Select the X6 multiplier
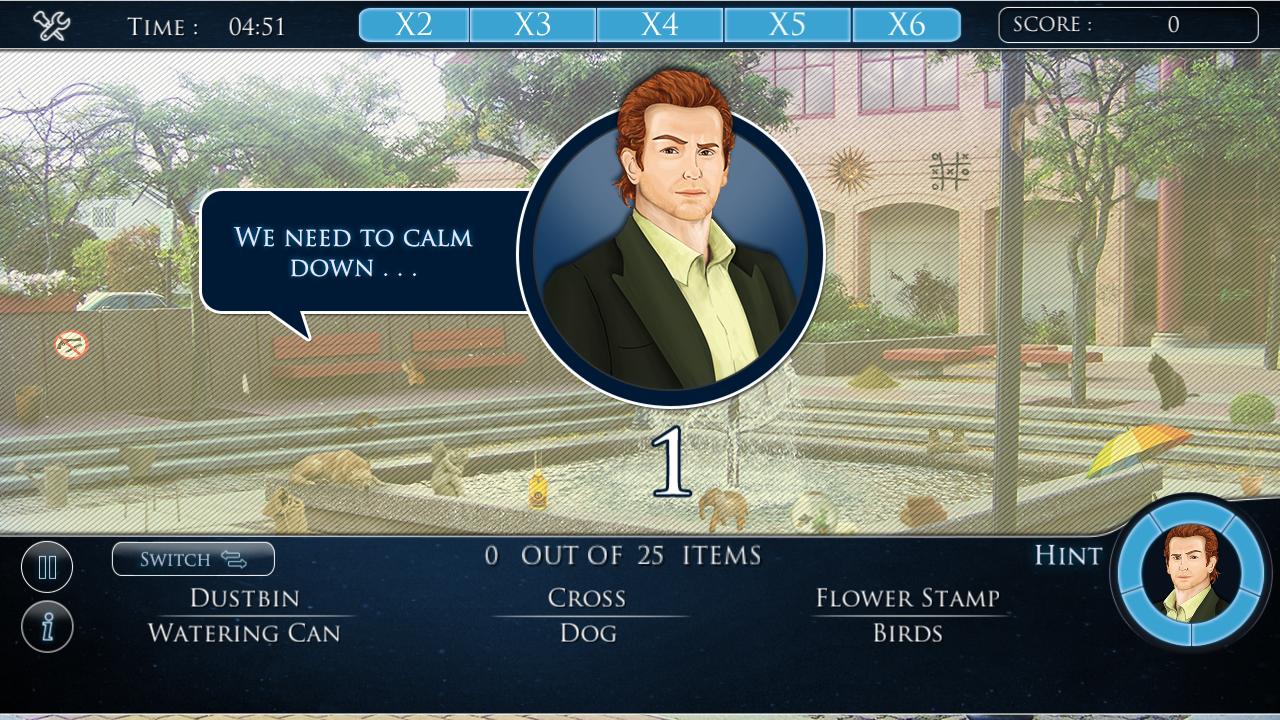This screenshot has width=1280, height=720. click(x=906, y=22)
